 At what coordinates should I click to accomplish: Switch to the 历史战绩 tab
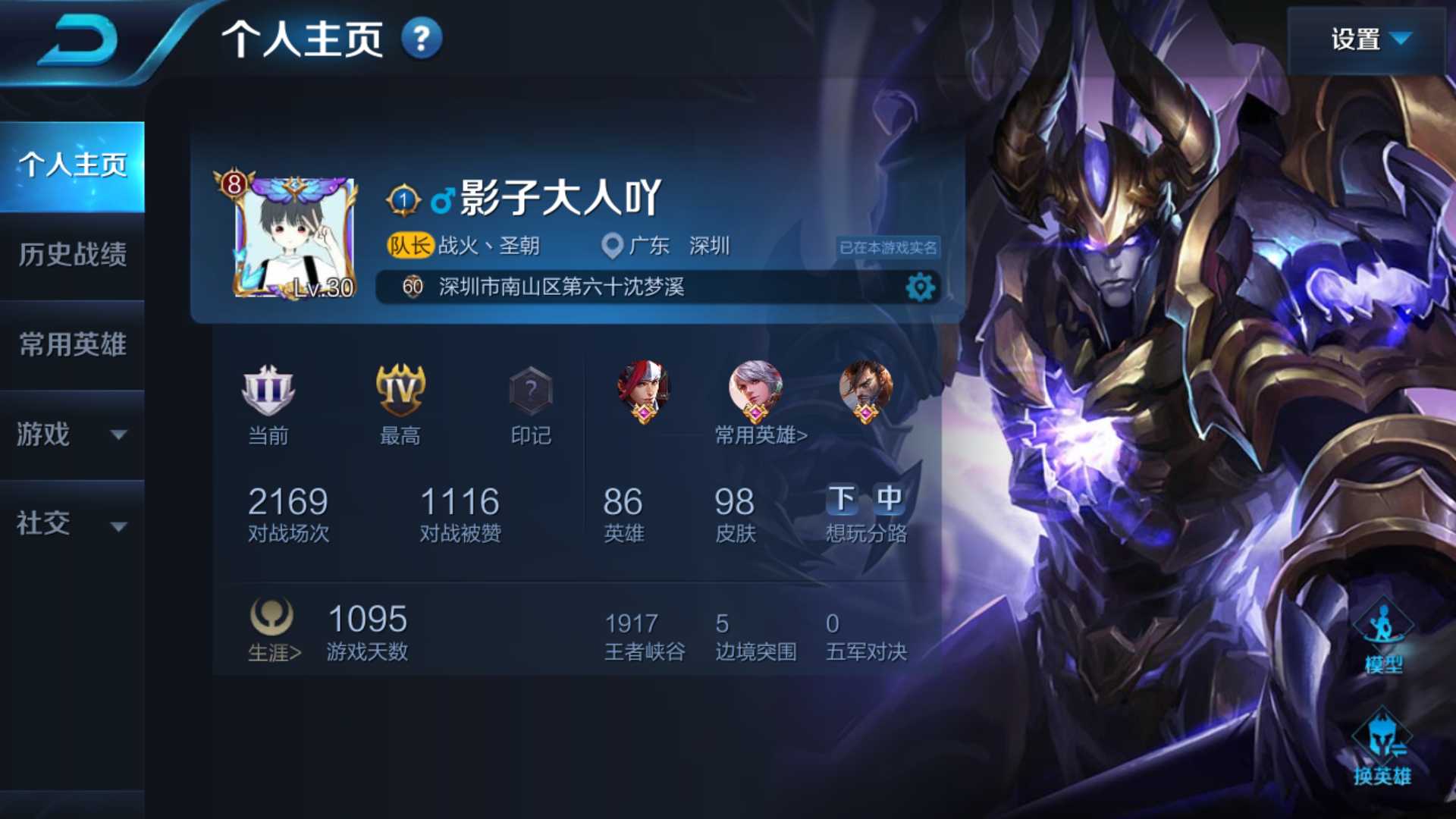point(72,256)
